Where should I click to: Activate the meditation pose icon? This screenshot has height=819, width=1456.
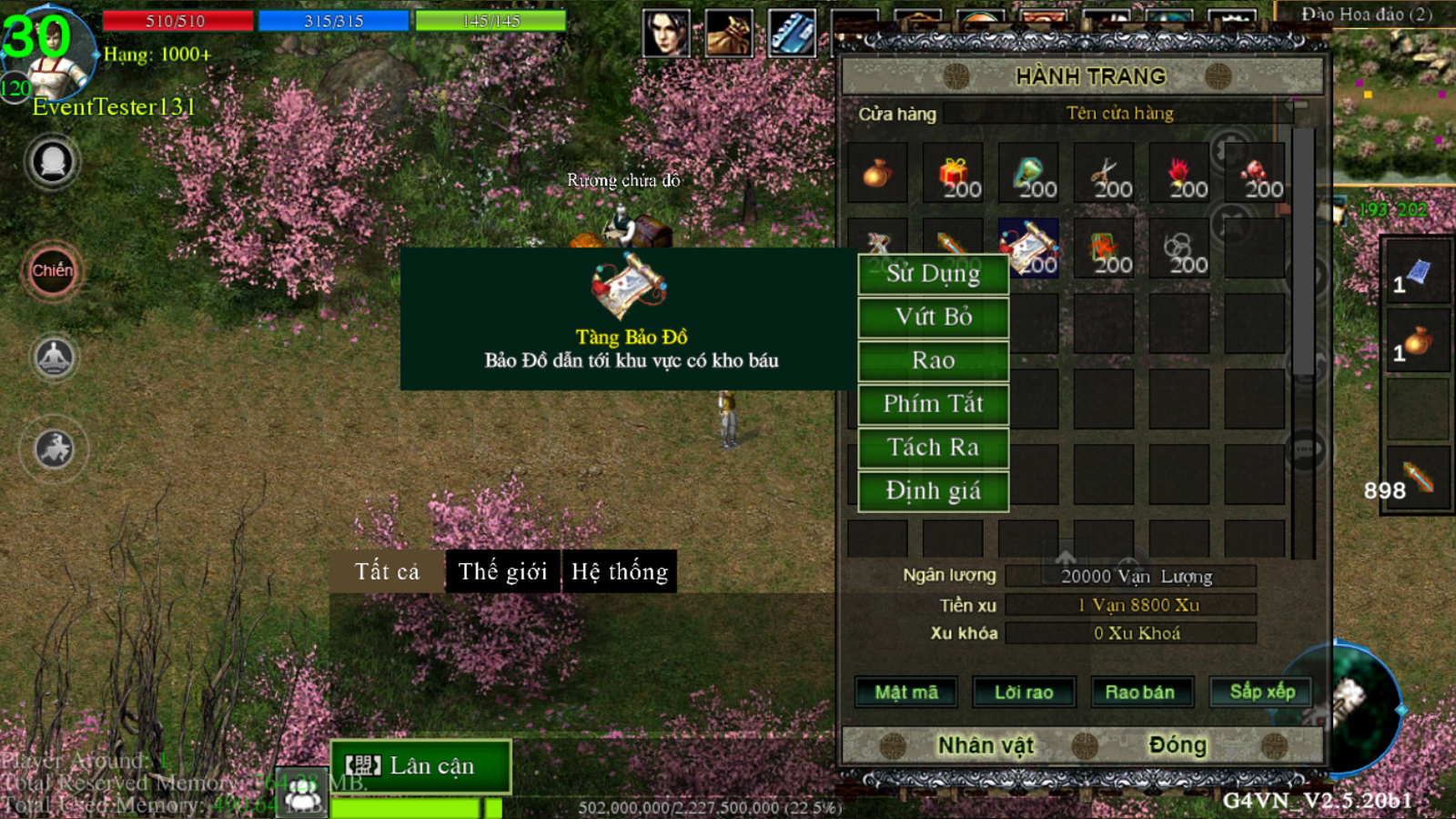[54, 357]
